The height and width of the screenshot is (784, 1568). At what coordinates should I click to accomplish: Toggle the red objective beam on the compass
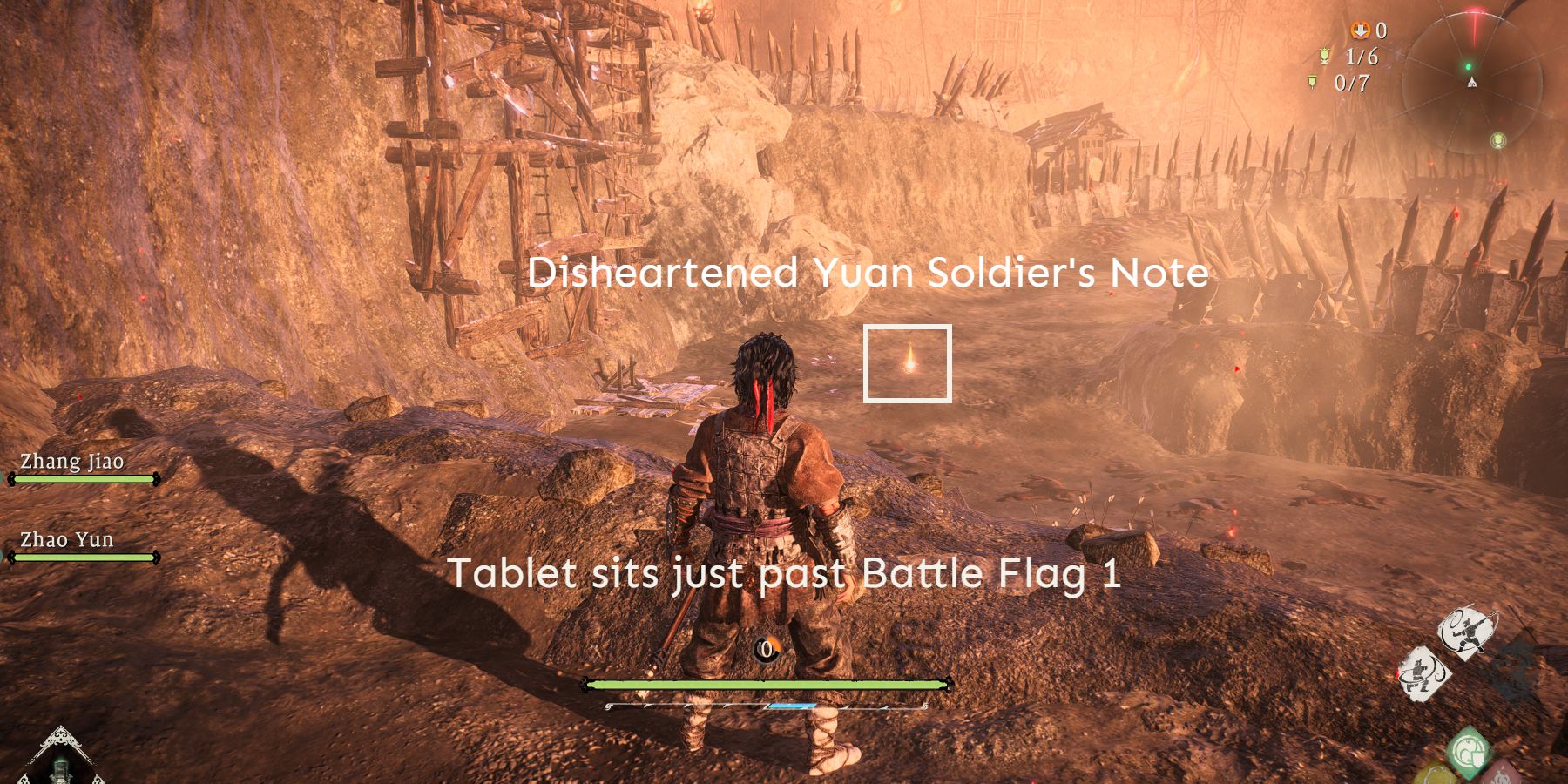coord(1476,22)
